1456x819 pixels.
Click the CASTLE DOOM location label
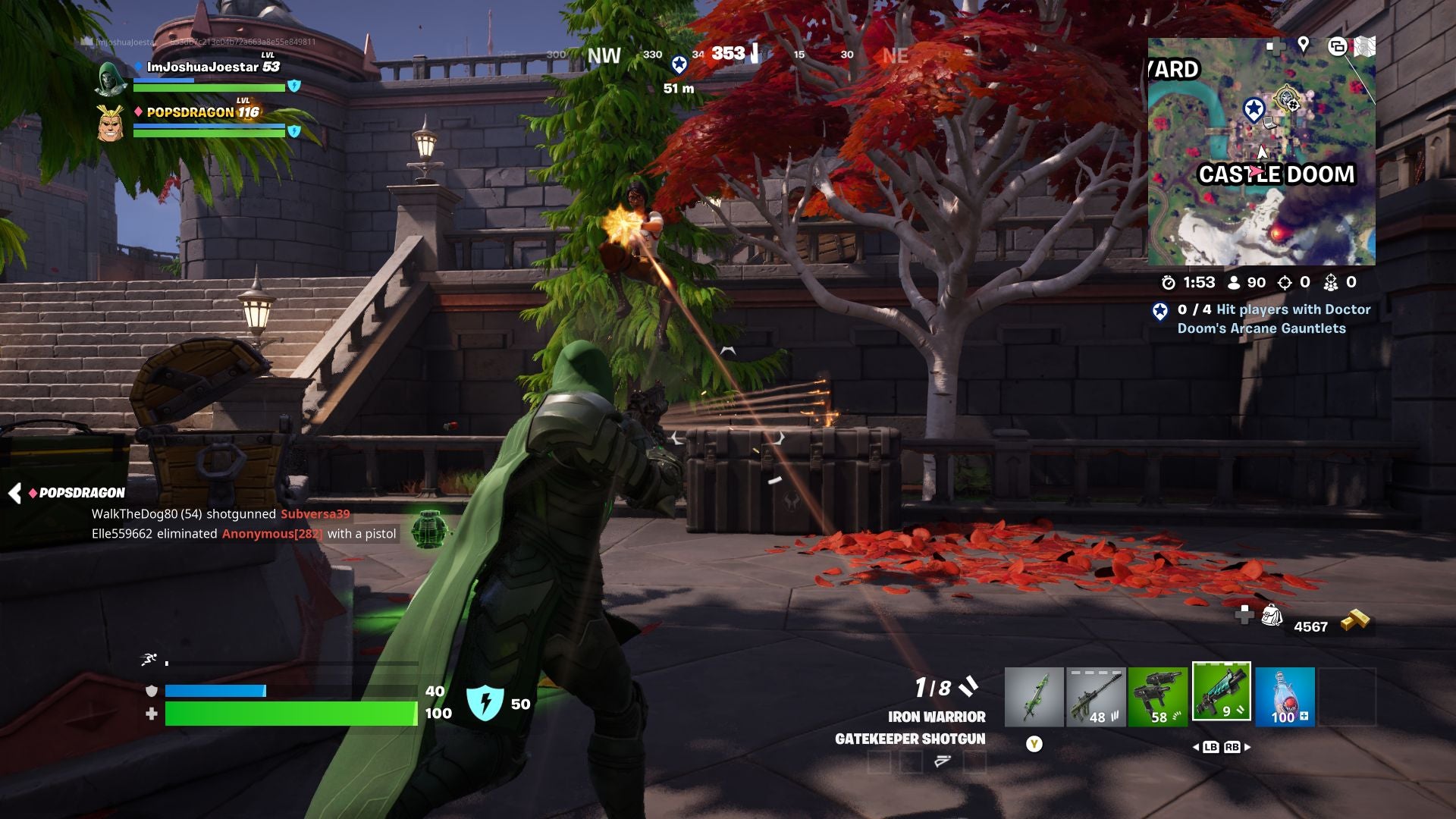tap(1277, 174)
